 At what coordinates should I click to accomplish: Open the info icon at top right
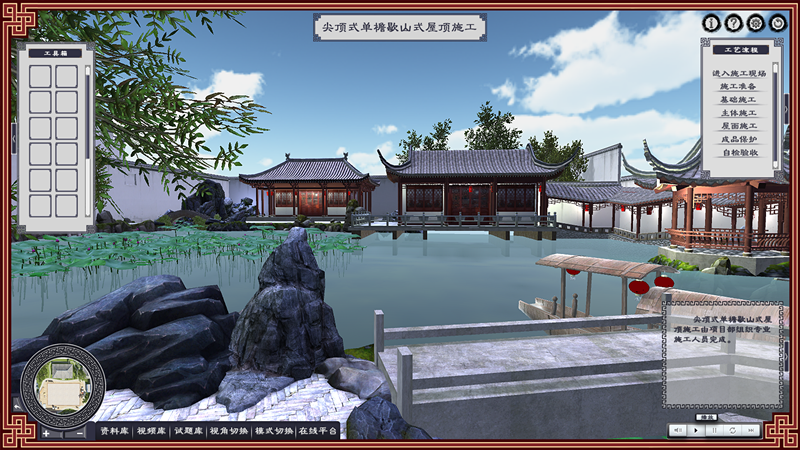712,22
